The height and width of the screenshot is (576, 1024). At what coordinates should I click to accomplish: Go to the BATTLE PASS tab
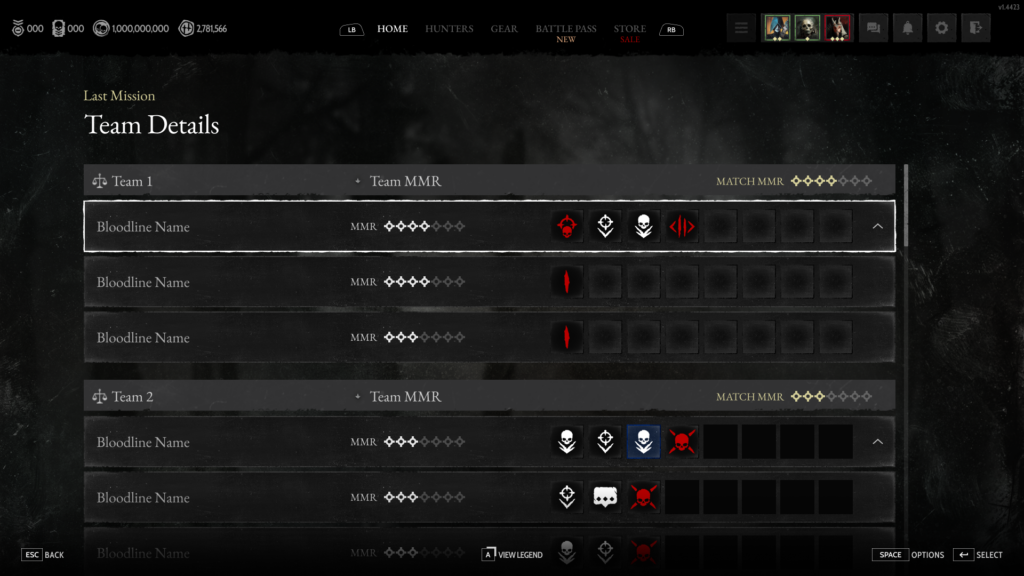point(565,29)
